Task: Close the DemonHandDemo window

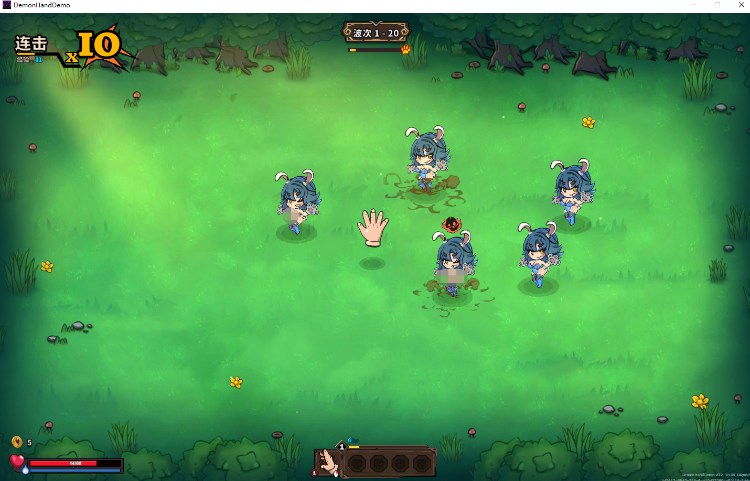Action: tap(742, 5)
